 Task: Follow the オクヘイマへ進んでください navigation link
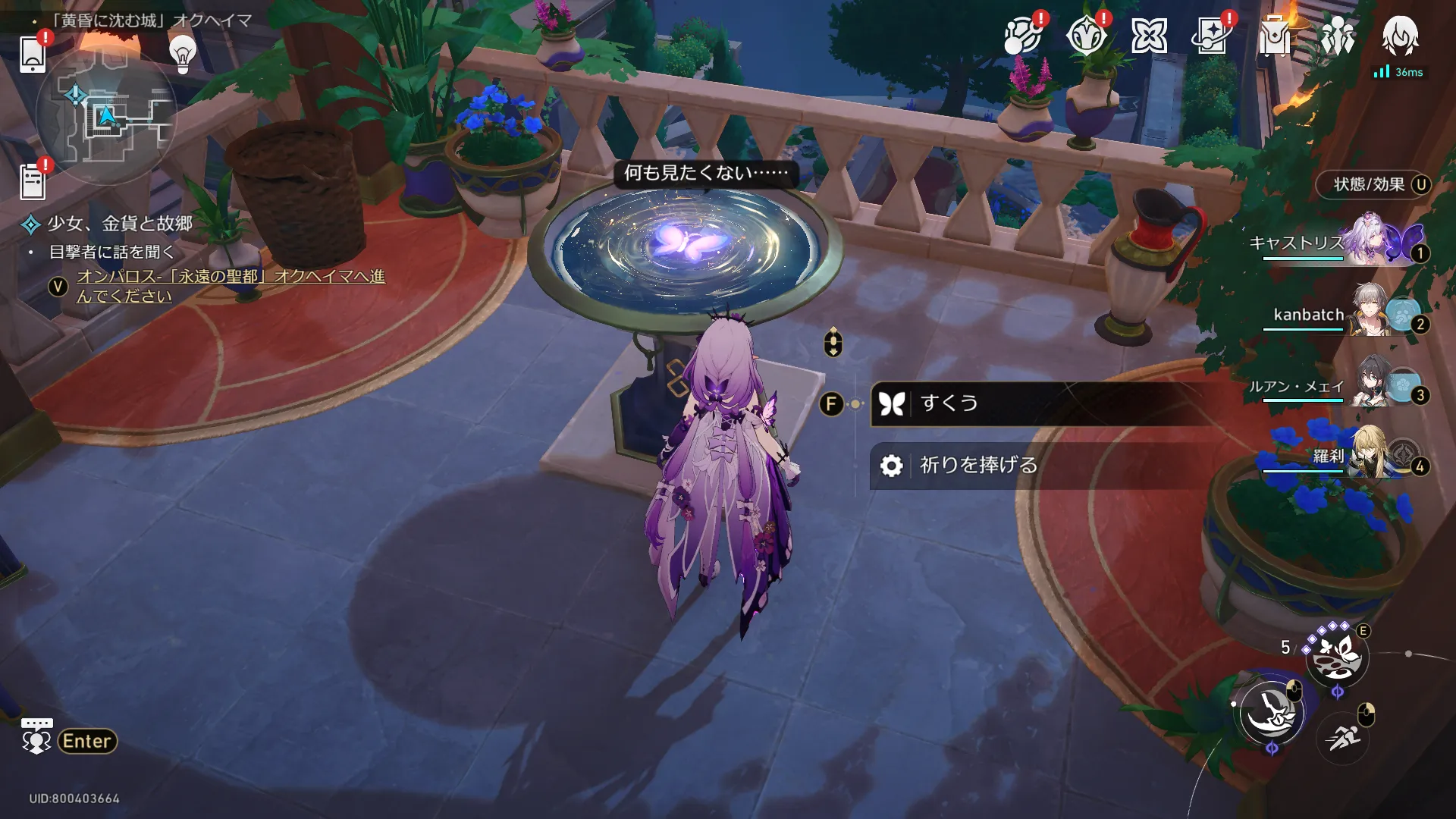(230, 286)
